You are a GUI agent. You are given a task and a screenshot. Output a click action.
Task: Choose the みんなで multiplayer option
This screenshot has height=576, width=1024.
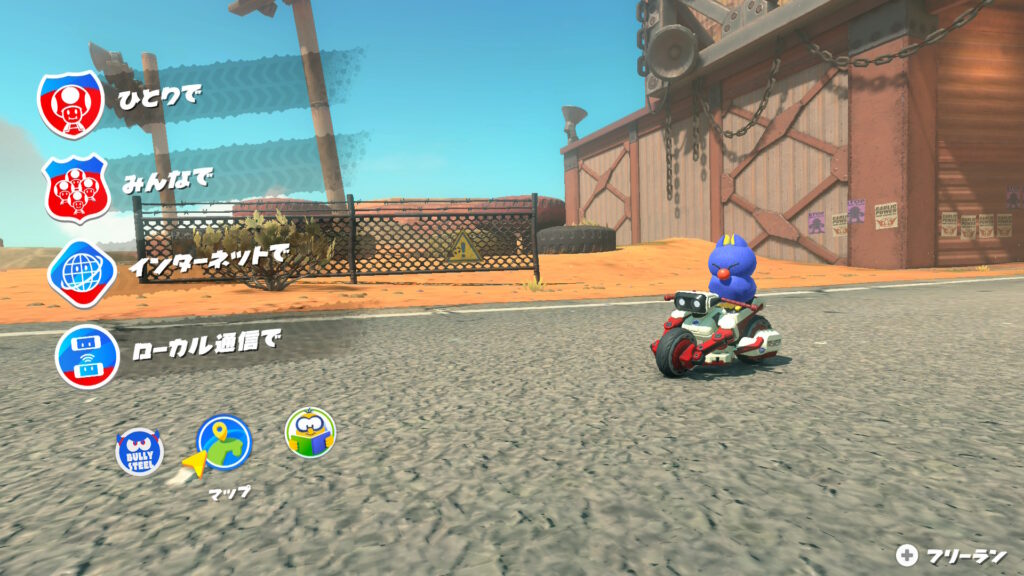(x=75, y=189)
